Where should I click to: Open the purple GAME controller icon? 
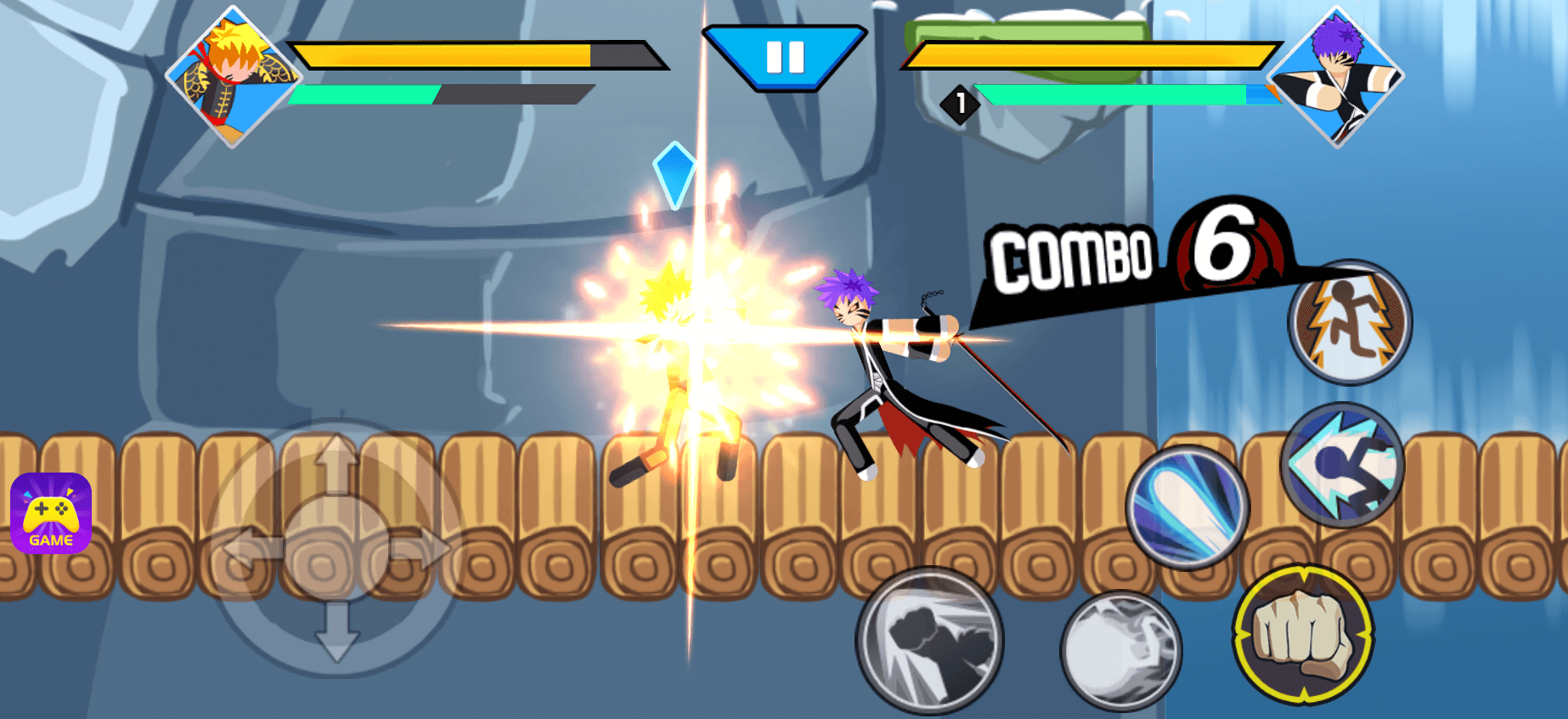[51, 513]
